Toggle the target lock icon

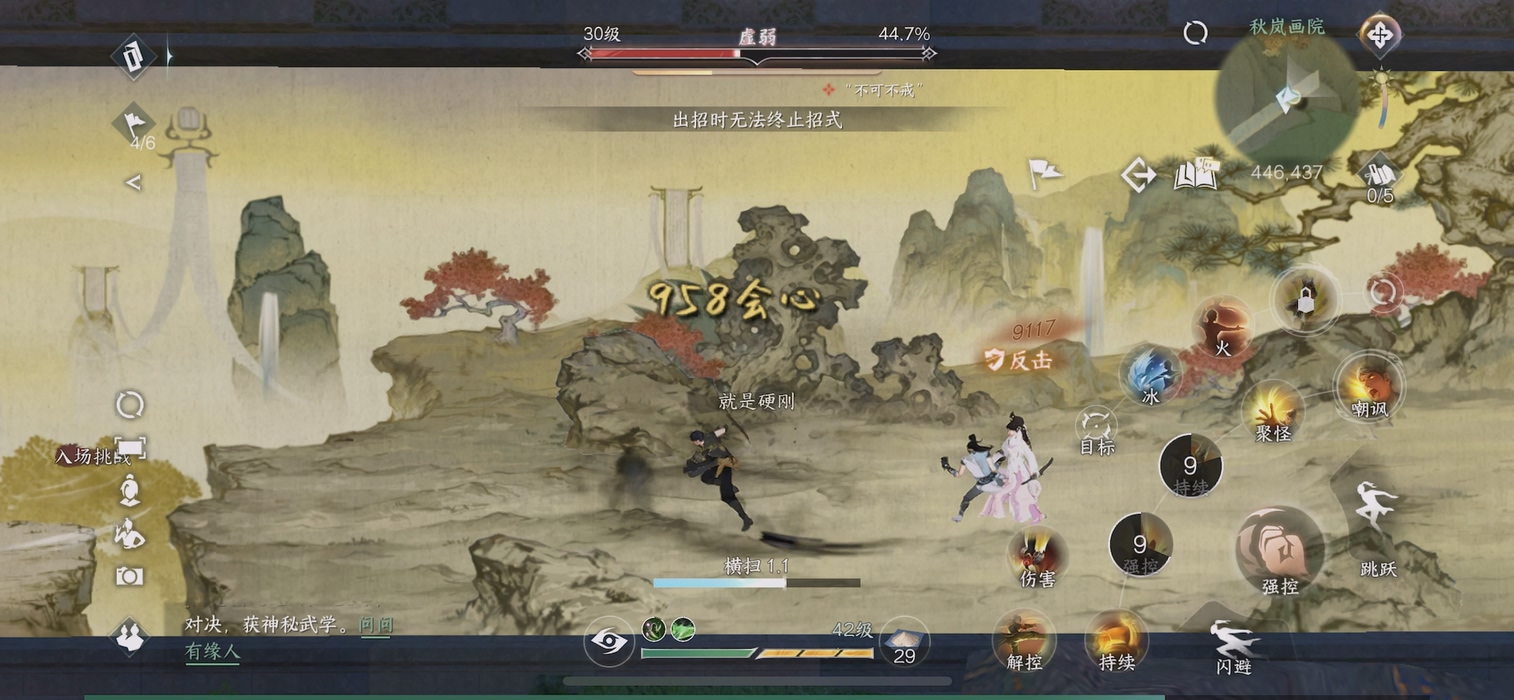1305,299
